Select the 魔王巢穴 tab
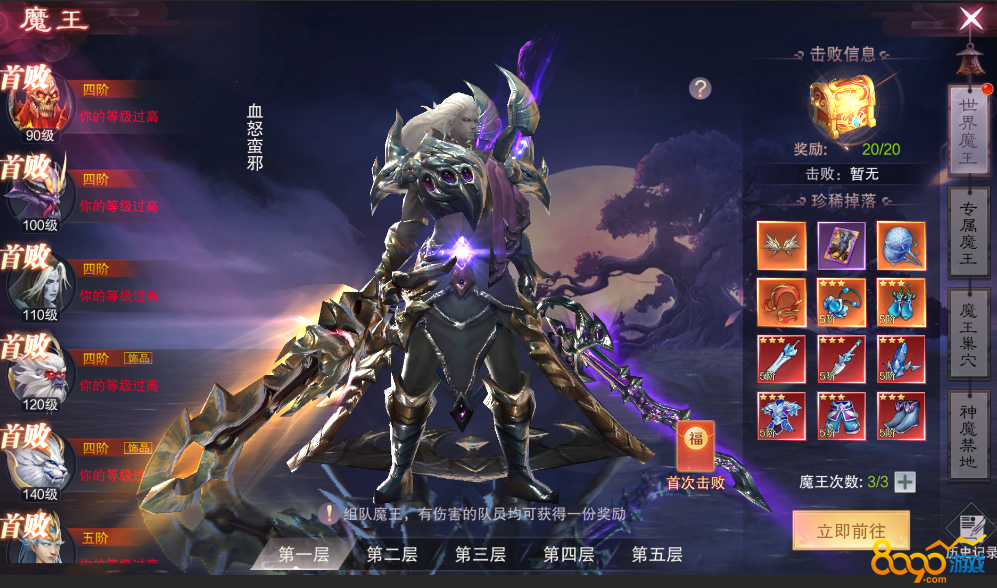The image size is (997, 588). pyautogui.click(x=967, y=331)
